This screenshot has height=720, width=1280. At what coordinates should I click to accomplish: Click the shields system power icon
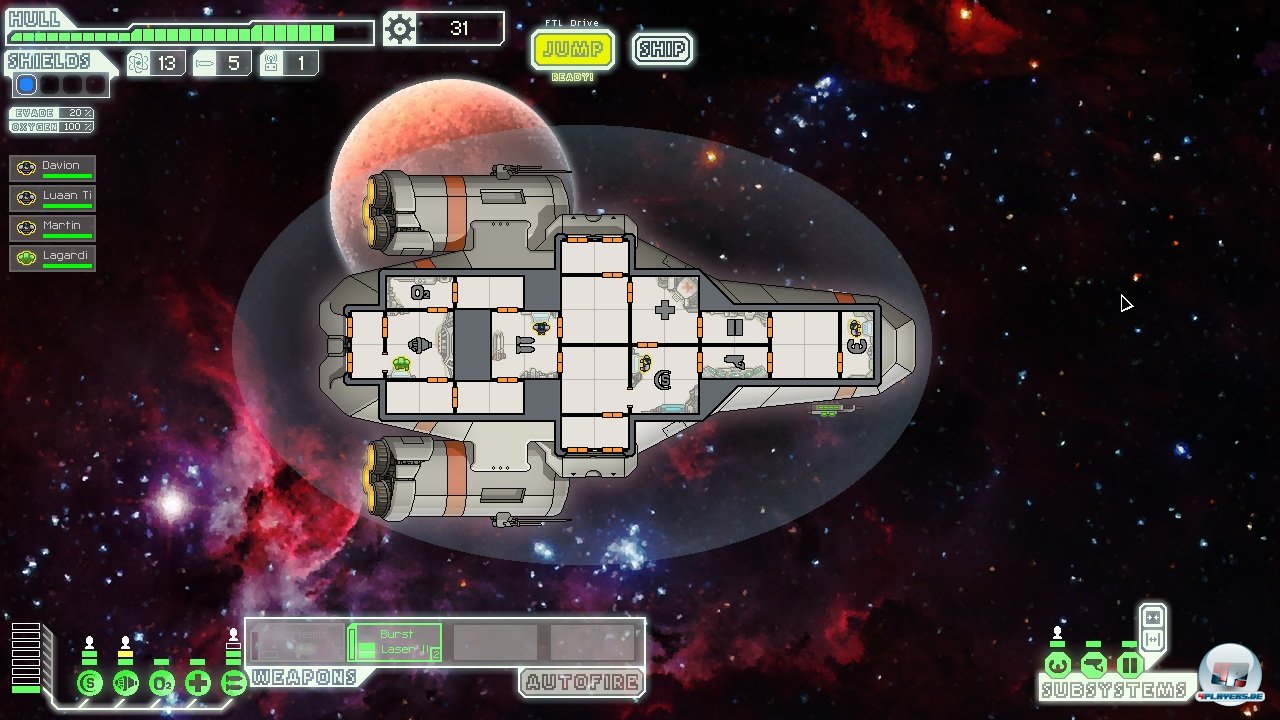90,684
